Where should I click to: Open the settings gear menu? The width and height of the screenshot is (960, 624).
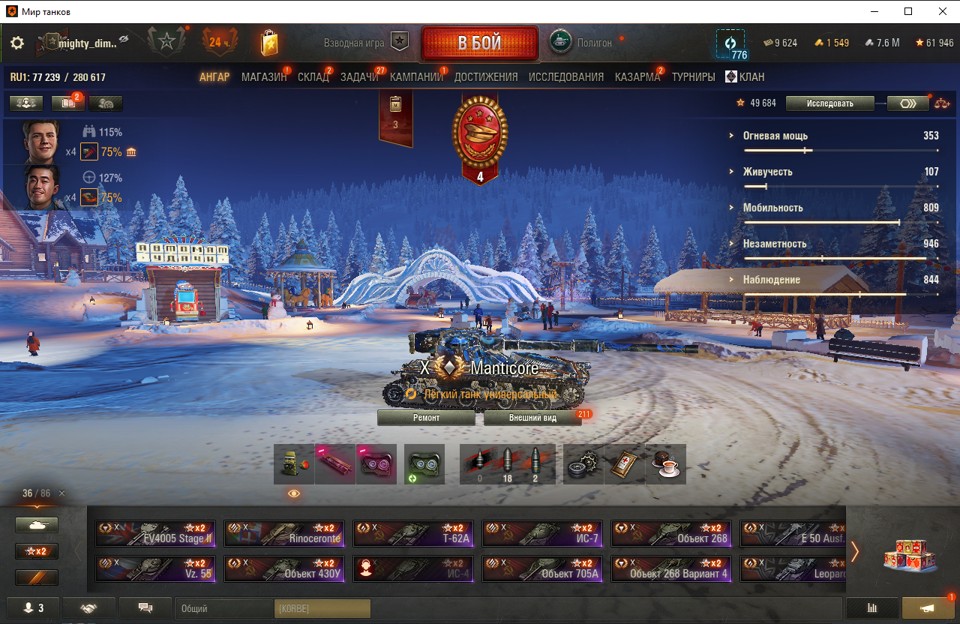(17, 43)
